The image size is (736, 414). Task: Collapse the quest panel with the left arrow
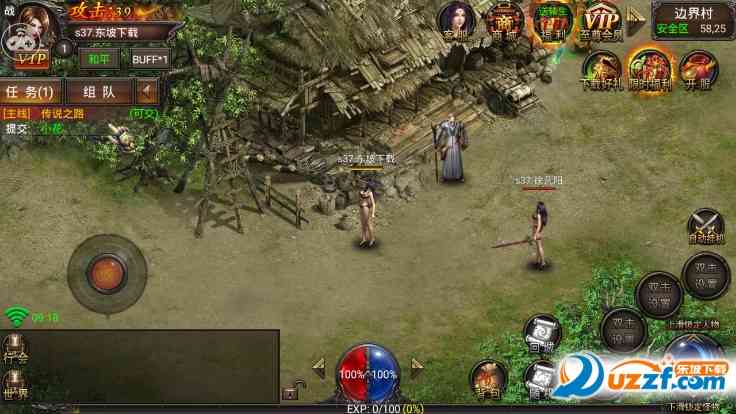click(148, 92)
